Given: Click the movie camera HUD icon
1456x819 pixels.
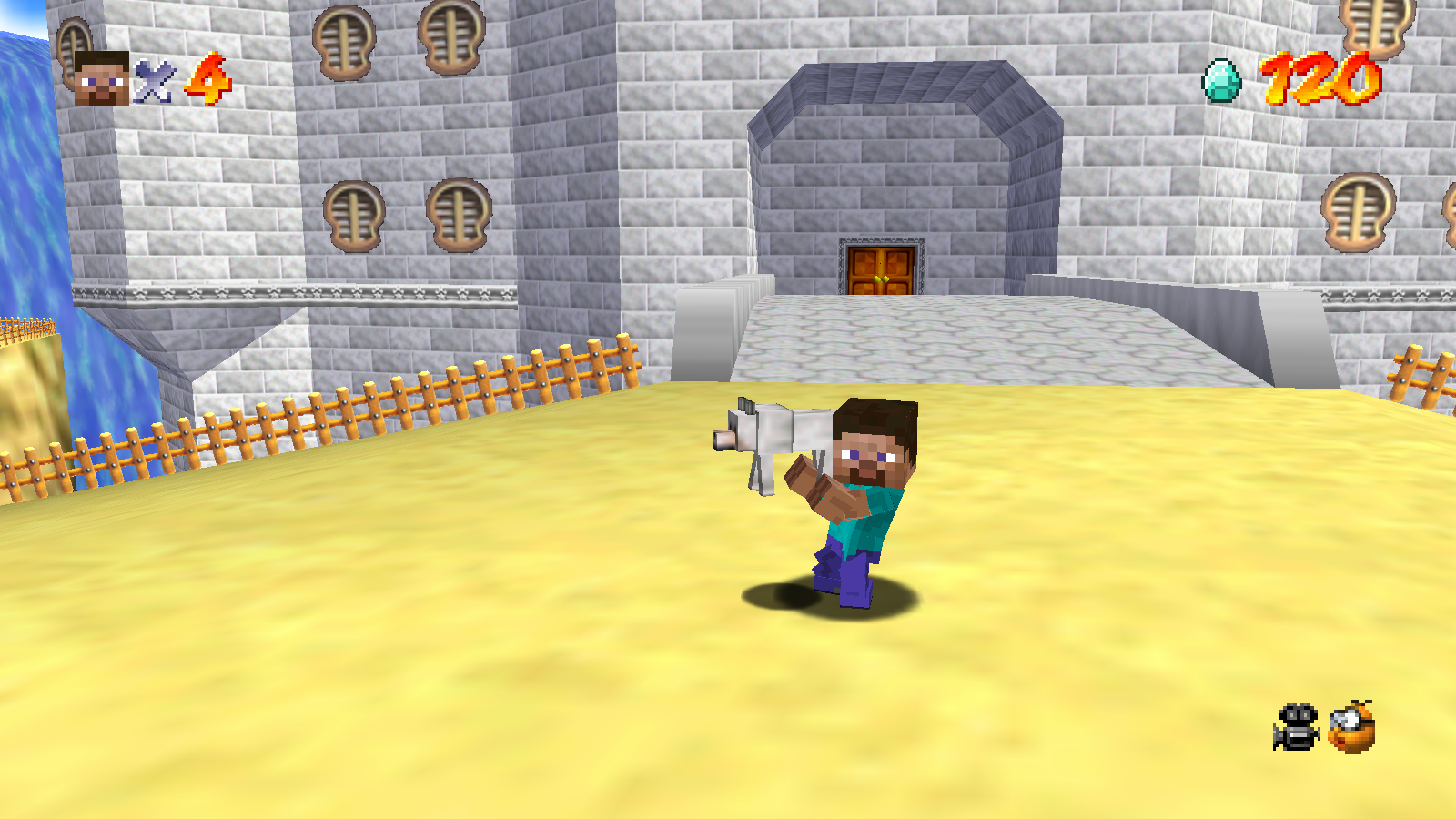Looking at the screenshot, I should 1296,727.
